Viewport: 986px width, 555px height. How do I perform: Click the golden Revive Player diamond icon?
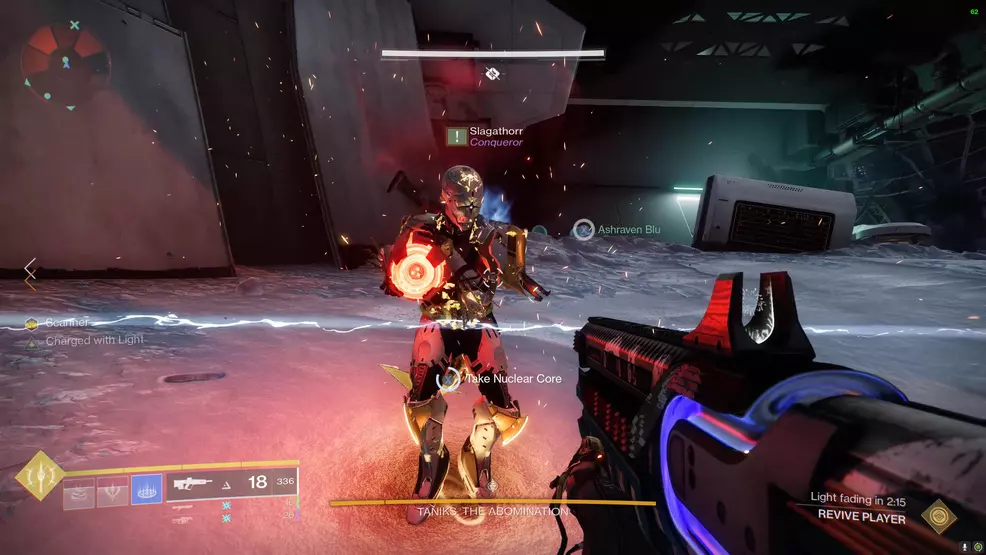939,515
